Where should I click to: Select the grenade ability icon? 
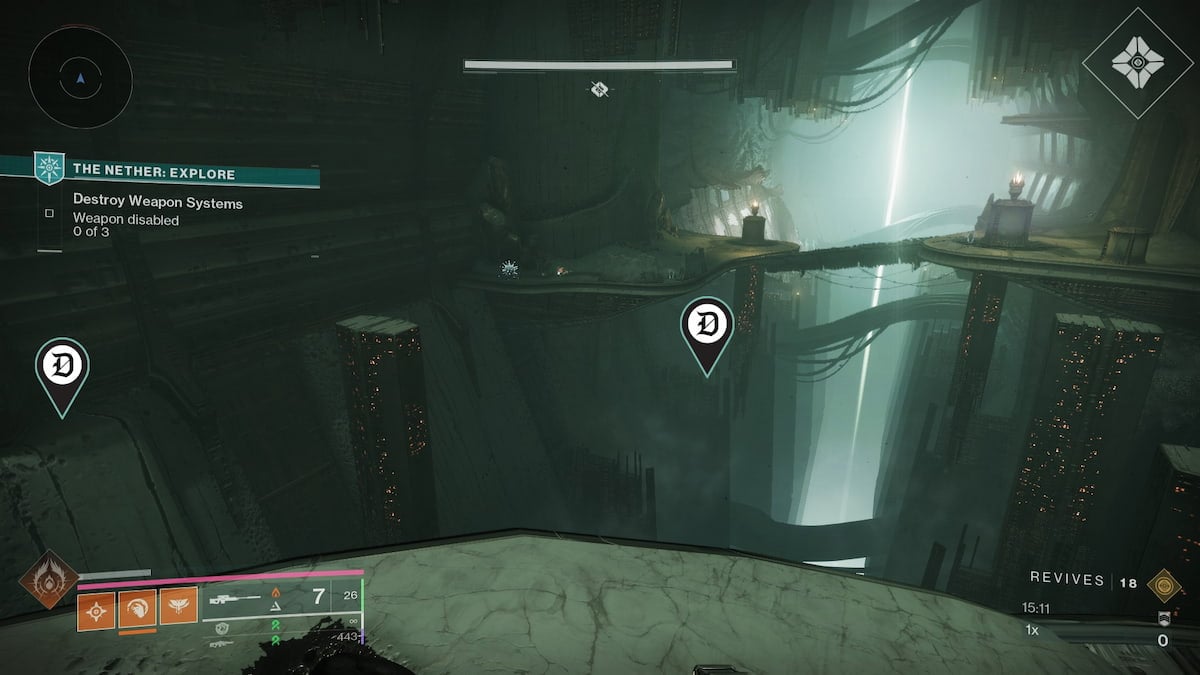(x=97, y=607)
